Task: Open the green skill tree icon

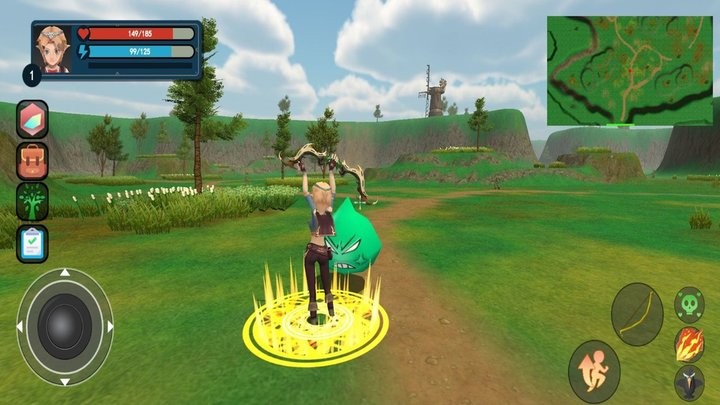Action: point(32,201)
